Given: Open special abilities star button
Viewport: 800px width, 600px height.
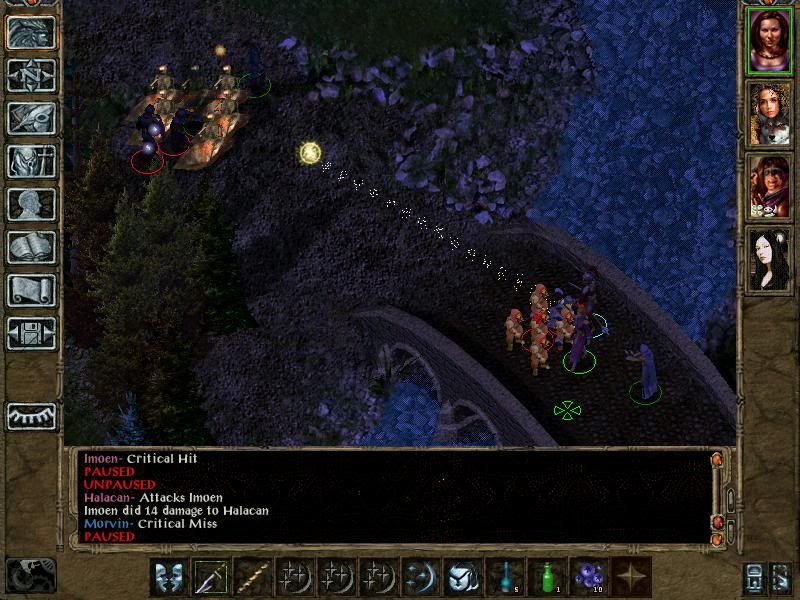Looking at the screenshot, I should tap(632, 577).
